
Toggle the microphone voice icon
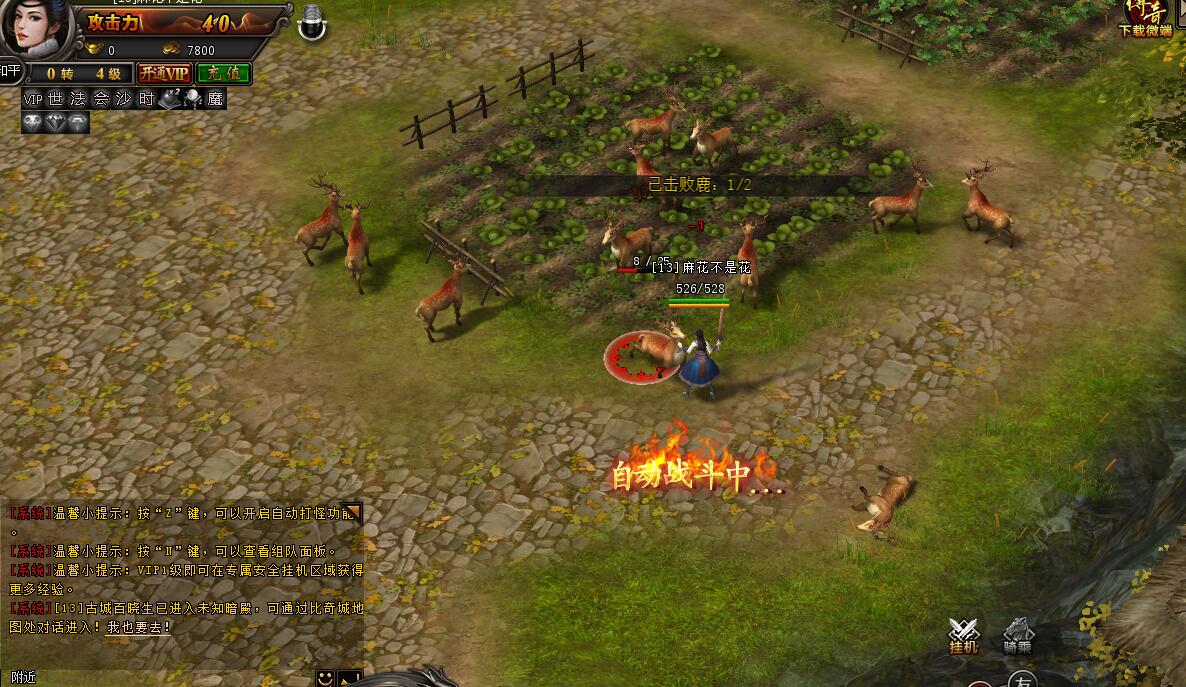point(313,20)
